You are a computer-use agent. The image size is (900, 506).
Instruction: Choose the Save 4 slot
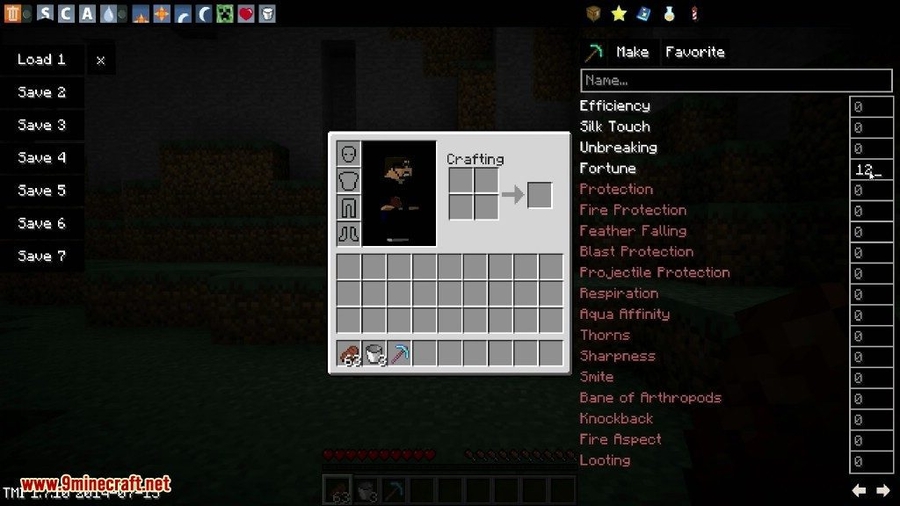[x=41, y=158]
